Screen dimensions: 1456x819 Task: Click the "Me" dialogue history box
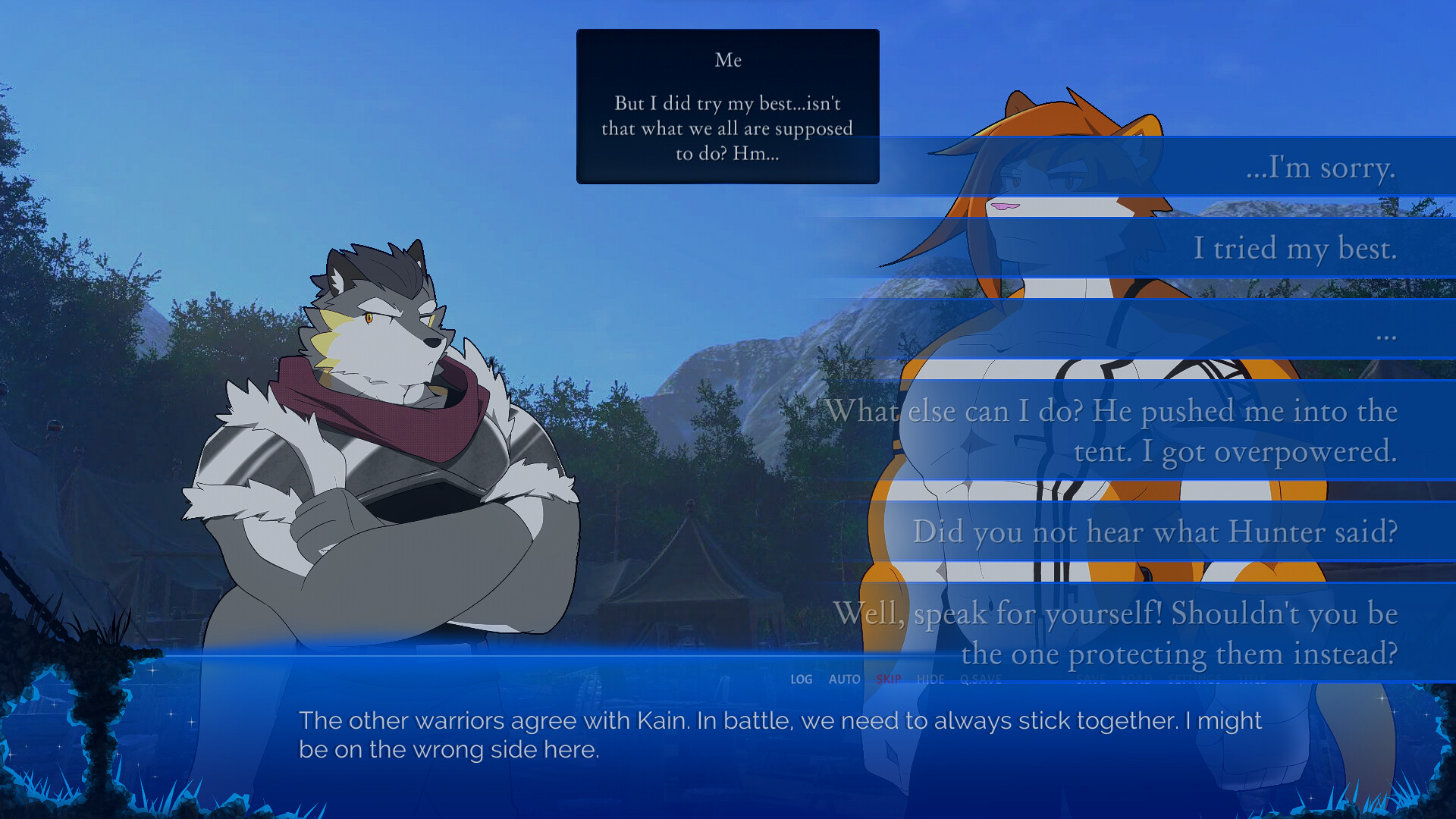(727, 106)
